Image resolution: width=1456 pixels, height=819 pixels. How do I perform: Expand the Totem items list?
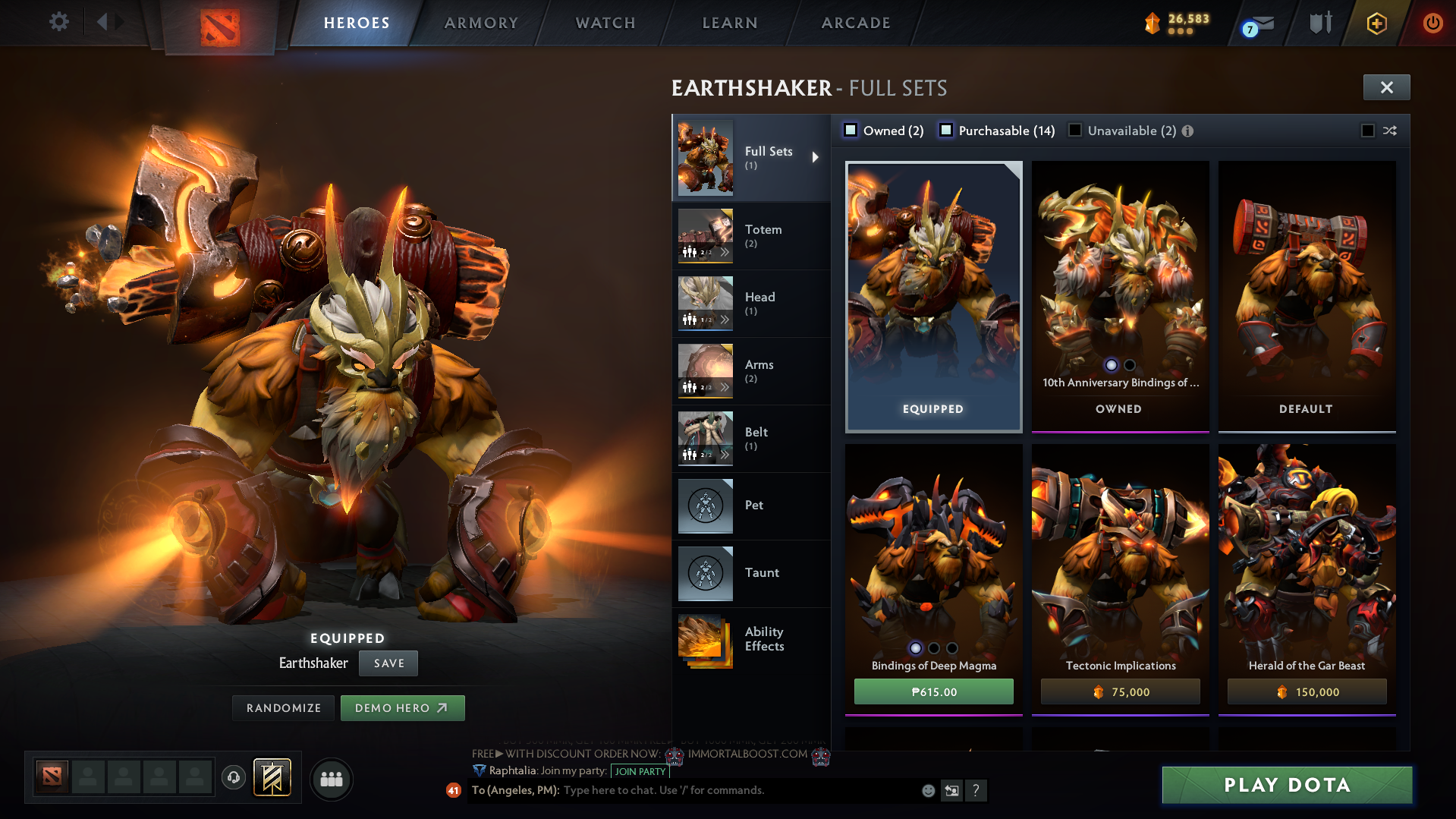[726, 252]
